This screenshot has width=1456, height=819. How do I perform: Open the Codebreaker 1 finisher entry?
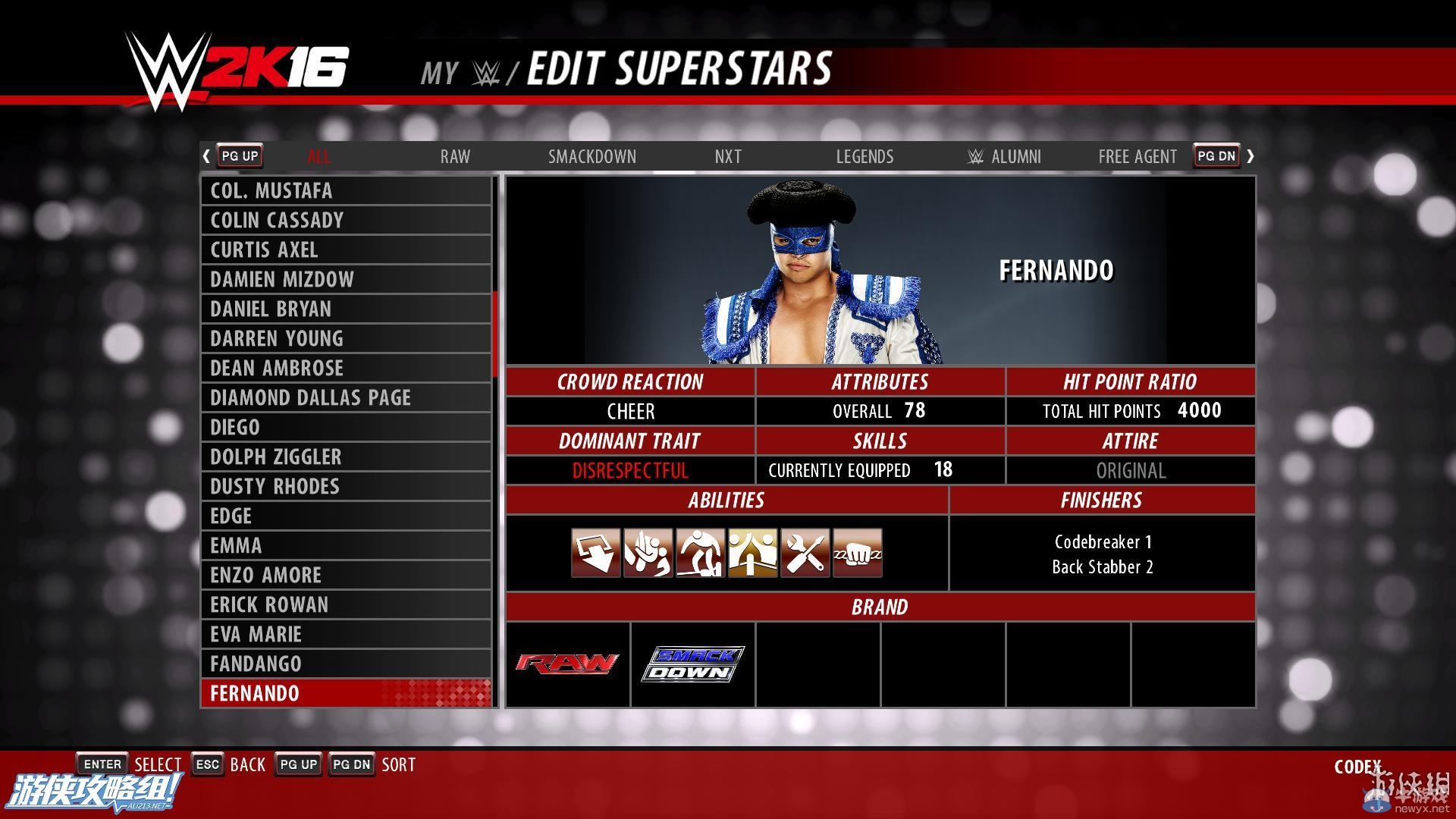(x=1103, y=541)
